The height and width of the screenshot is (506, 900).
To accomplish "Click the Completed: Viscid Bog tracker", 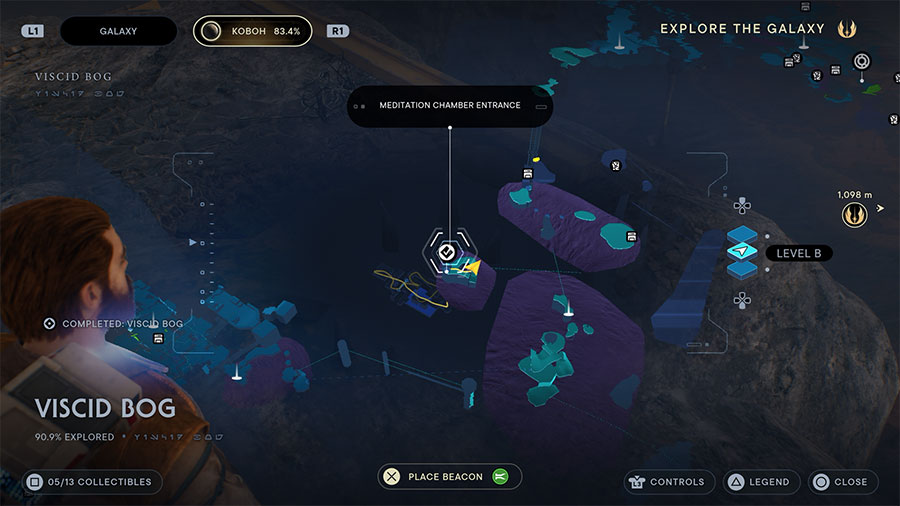I will tap(114, 324).
